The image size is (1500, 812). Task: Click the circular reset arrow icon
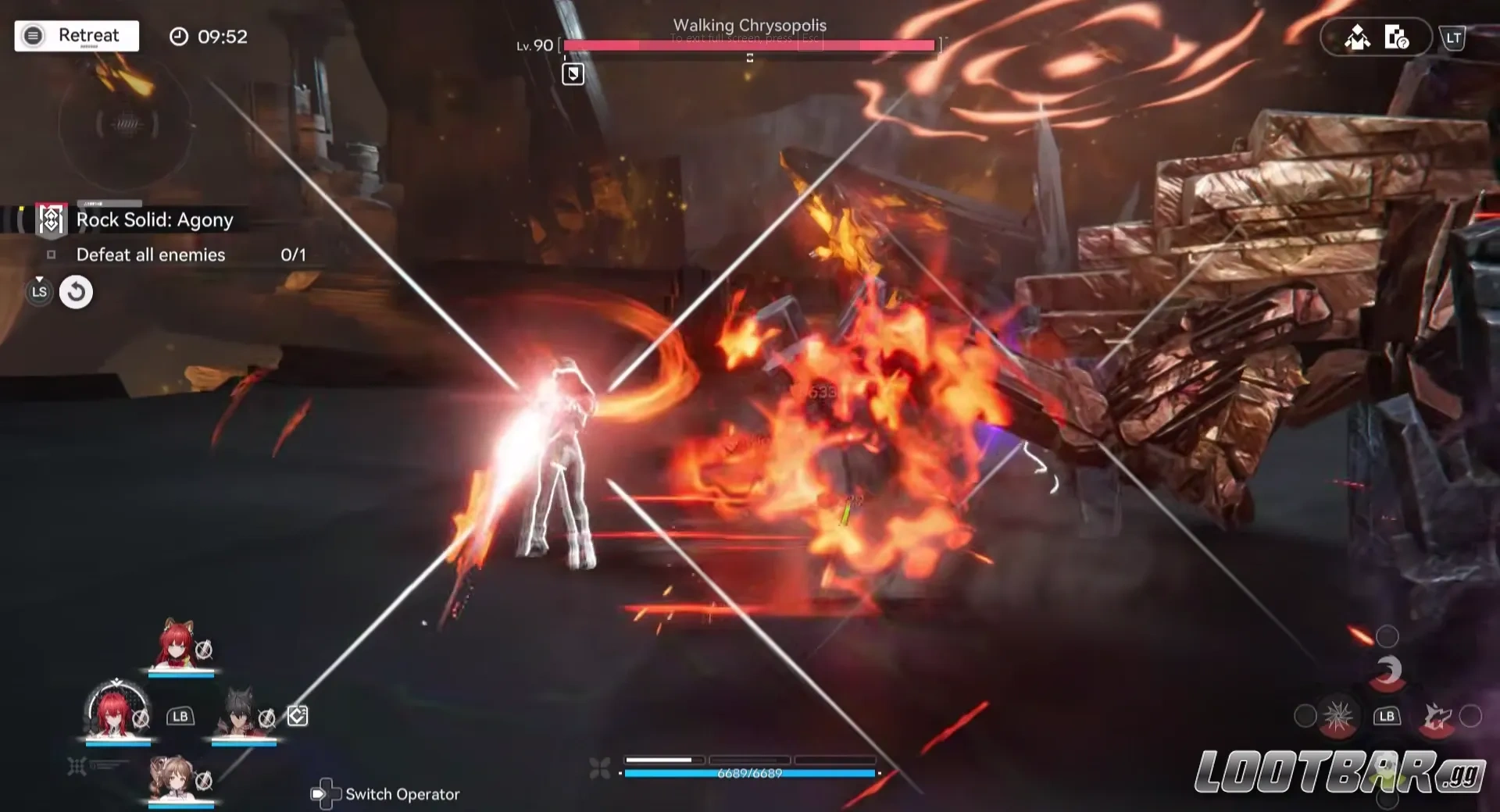pos(76,292)
